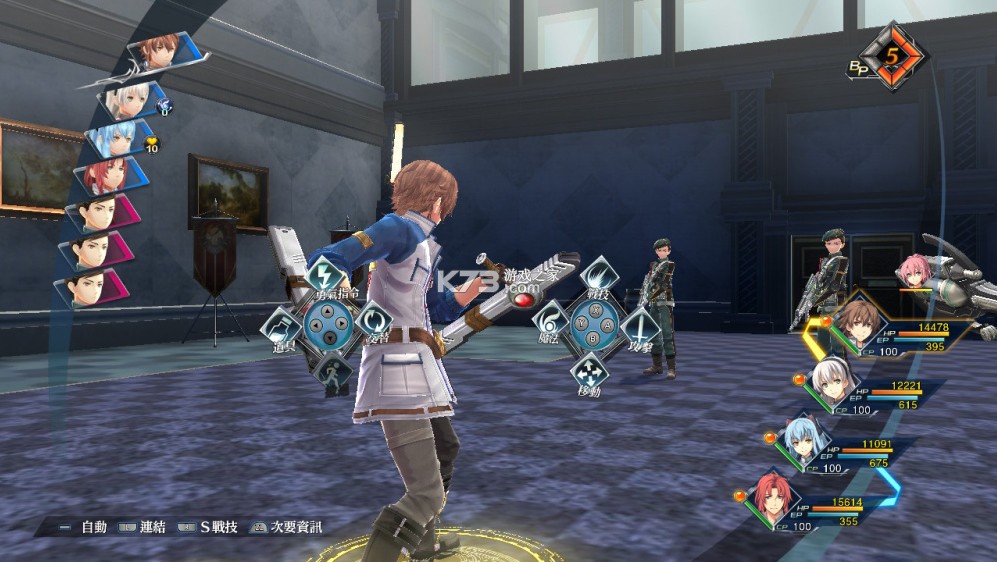997x562 pixels.
Task: Open the 道具 item command
Action: coord(280,326)
